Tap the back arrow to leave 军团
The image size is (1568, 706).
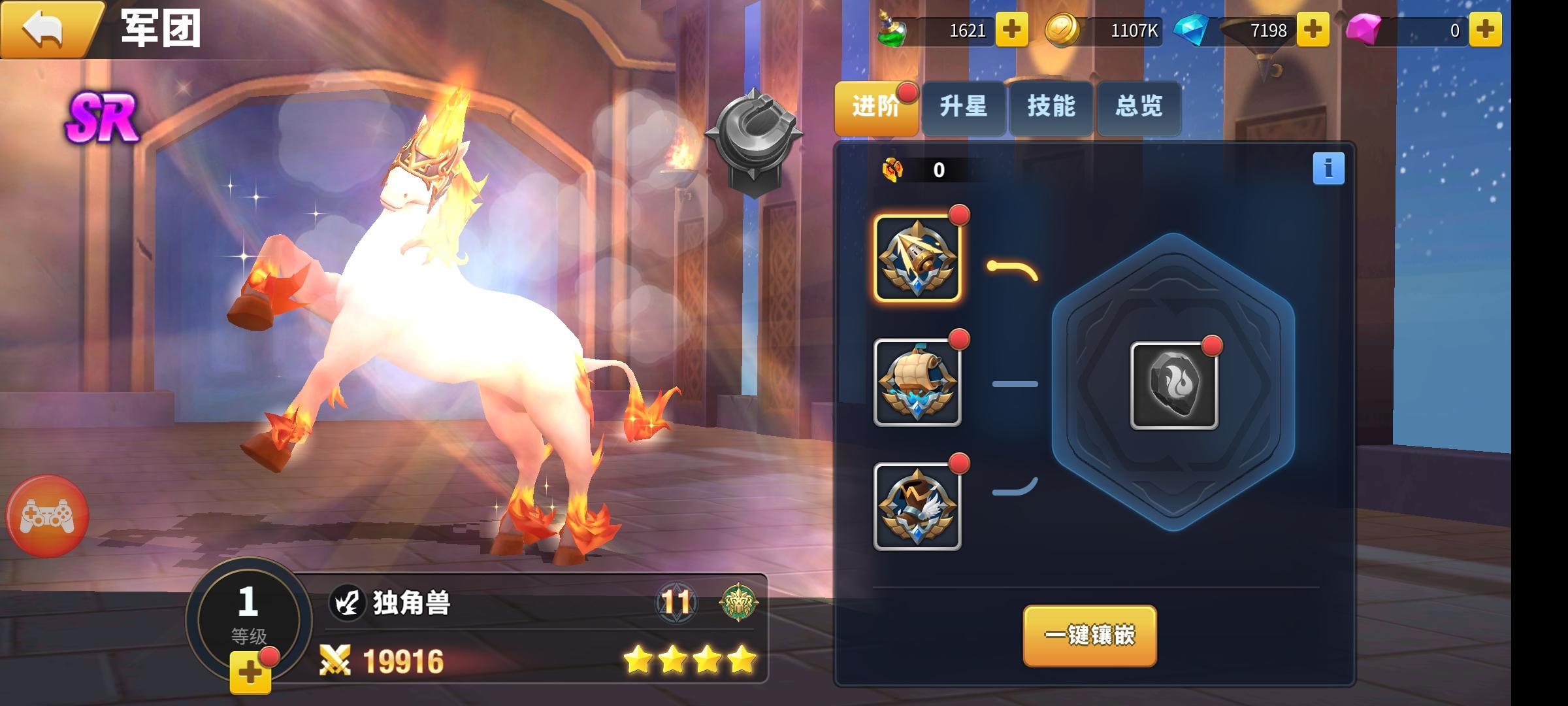(x=43, y=29)
